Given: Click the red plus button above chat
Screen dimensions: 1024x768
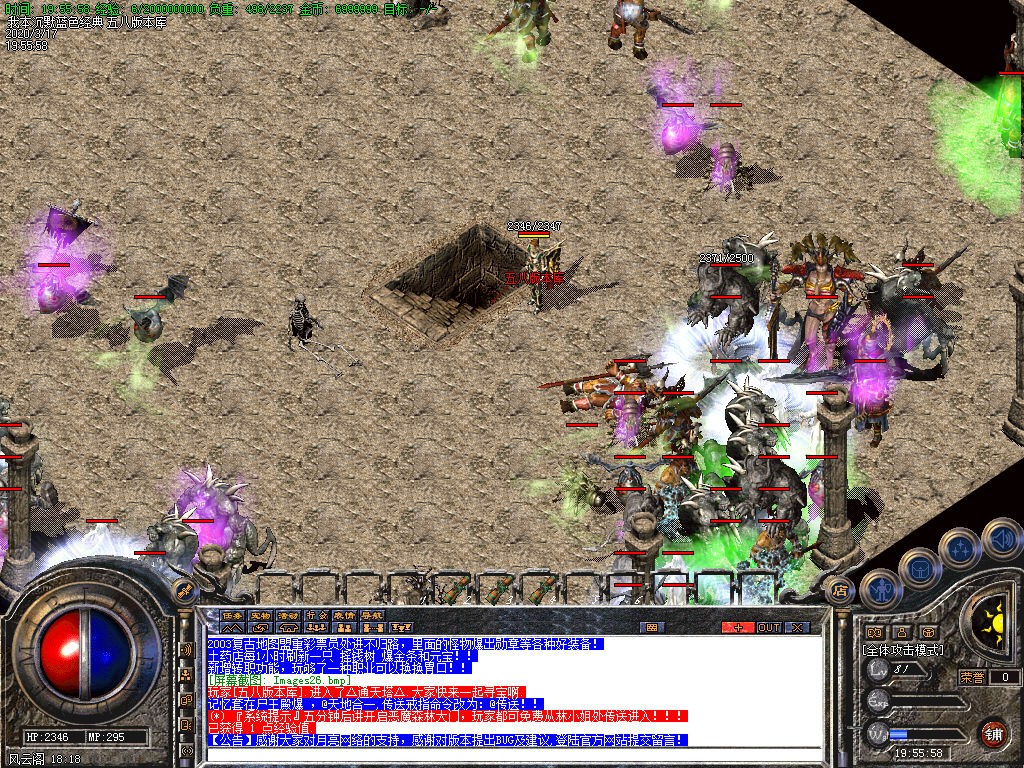Looking at the screenshot, I should click(739, 627).
